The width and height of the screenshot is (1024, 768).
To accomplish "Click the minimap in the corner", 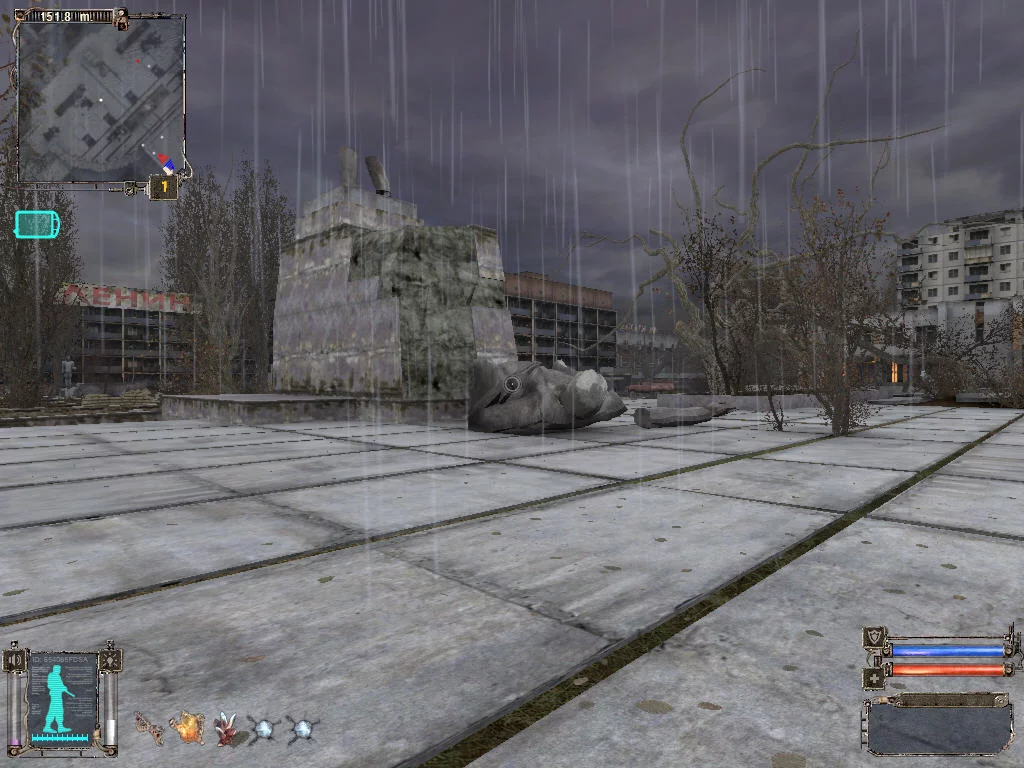I will tap(100, 98).
